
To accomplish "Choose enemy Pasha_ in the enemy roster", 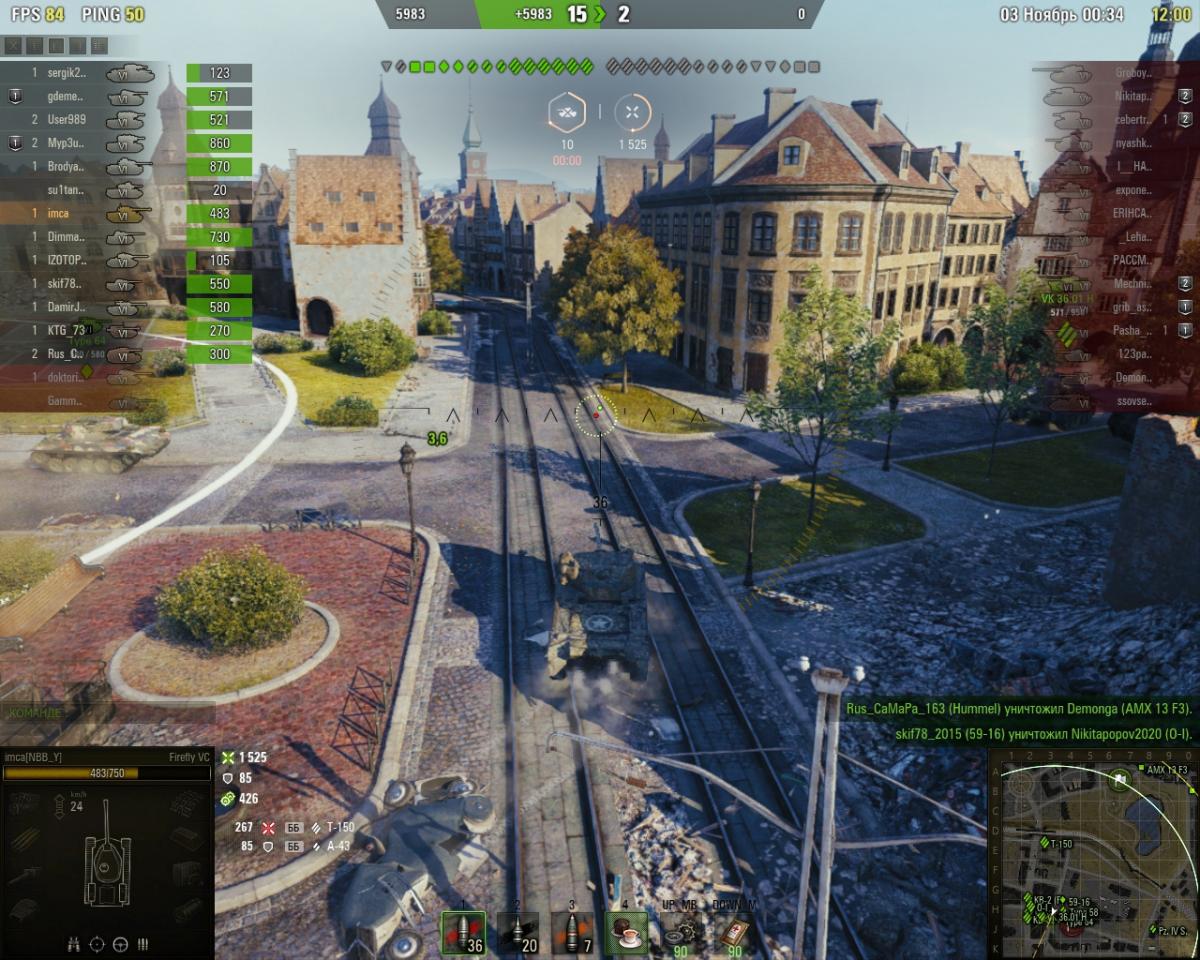I will coord(1132,331).
